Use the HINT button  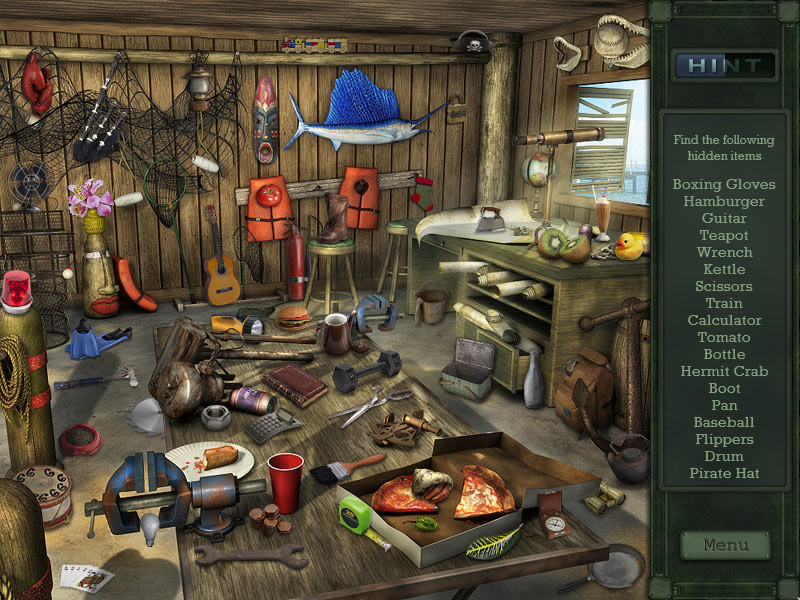pyautogui.click(x=725, y=66)
